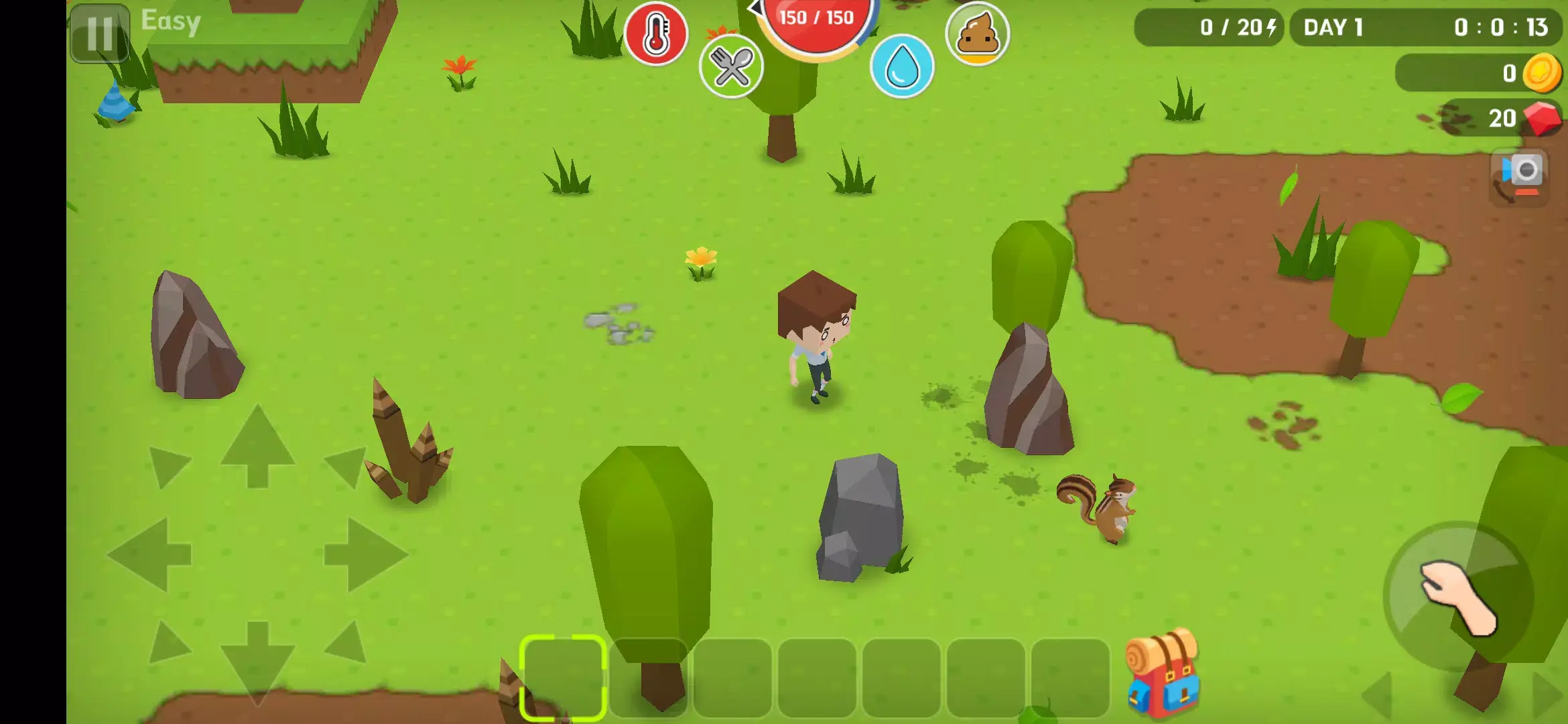This screenshot has height=724, width=1568.
Task: Tap the DAY 1 indicator
Action: pos(1333,27)
